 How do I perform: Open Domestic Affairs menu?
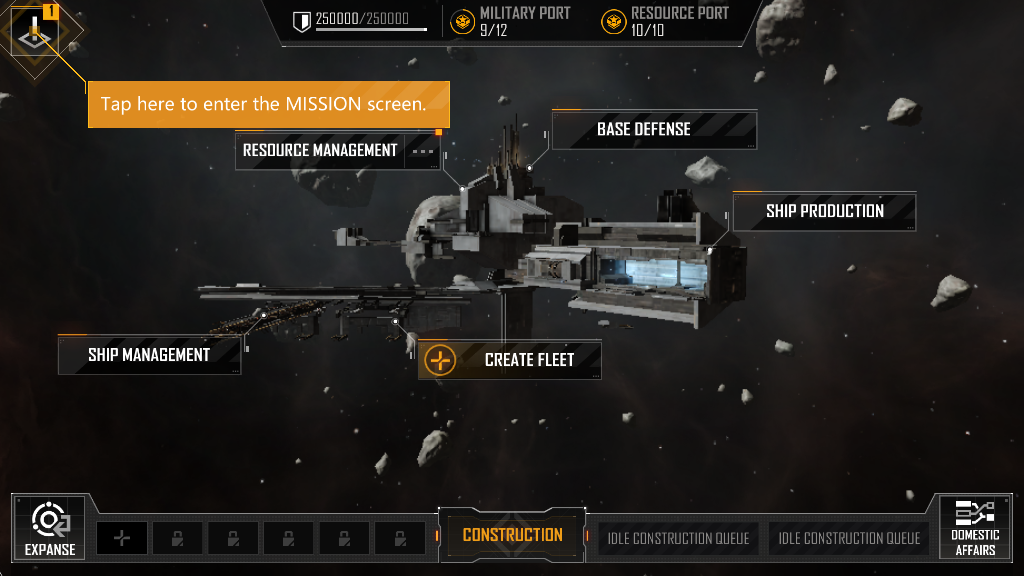[x=974, y=527]
